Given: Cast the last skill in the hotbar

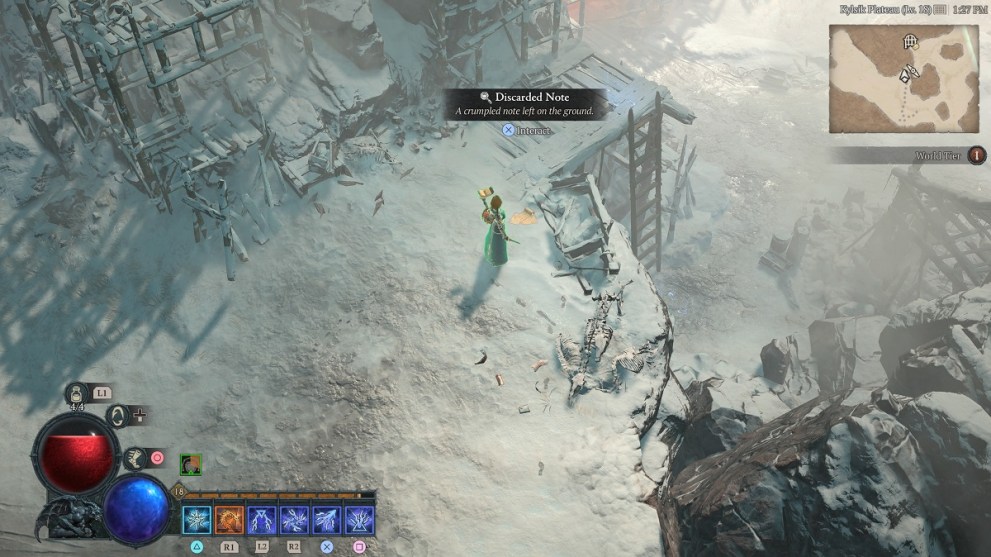Looking at the screenshot, I should pyautogui.click(x=359, y=520).
